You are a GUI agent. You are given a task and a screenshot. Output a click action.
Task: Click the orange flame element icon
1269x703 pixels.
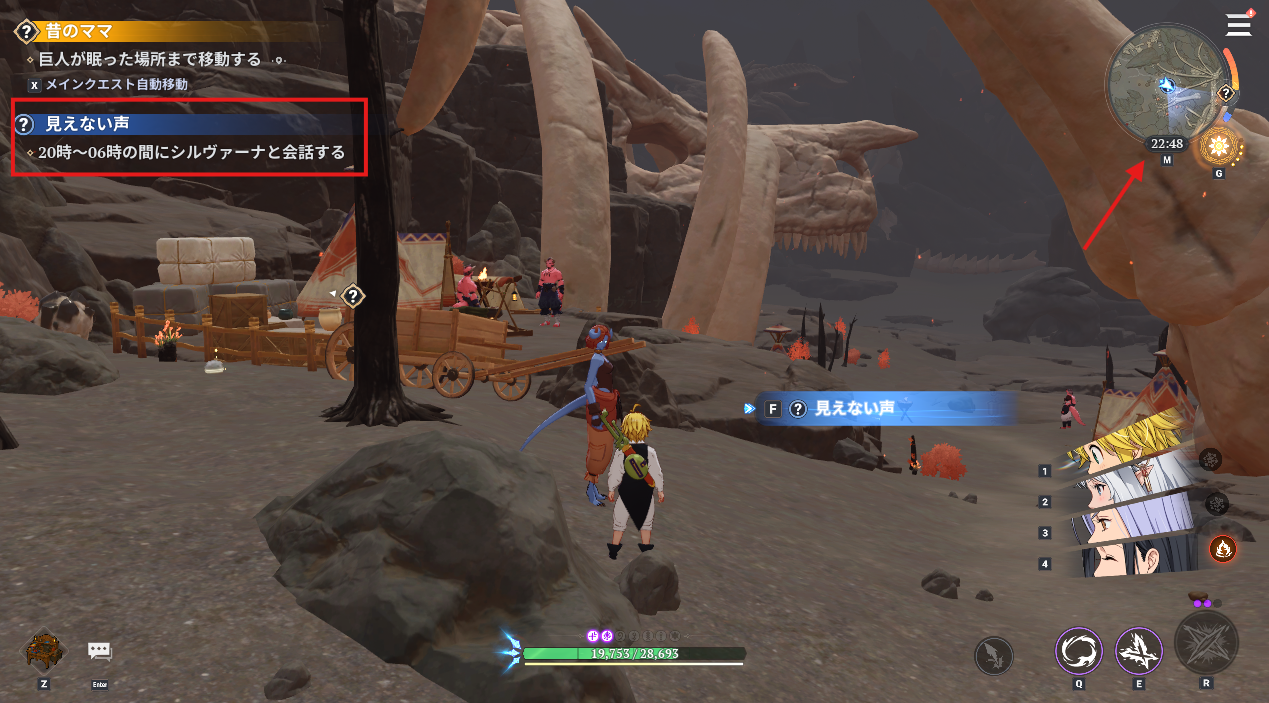tap(1222, 548)
